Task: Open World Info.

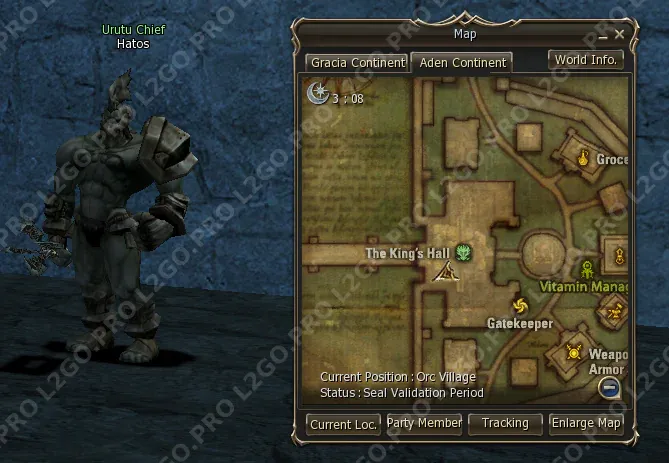Action: tap(586, 59)
